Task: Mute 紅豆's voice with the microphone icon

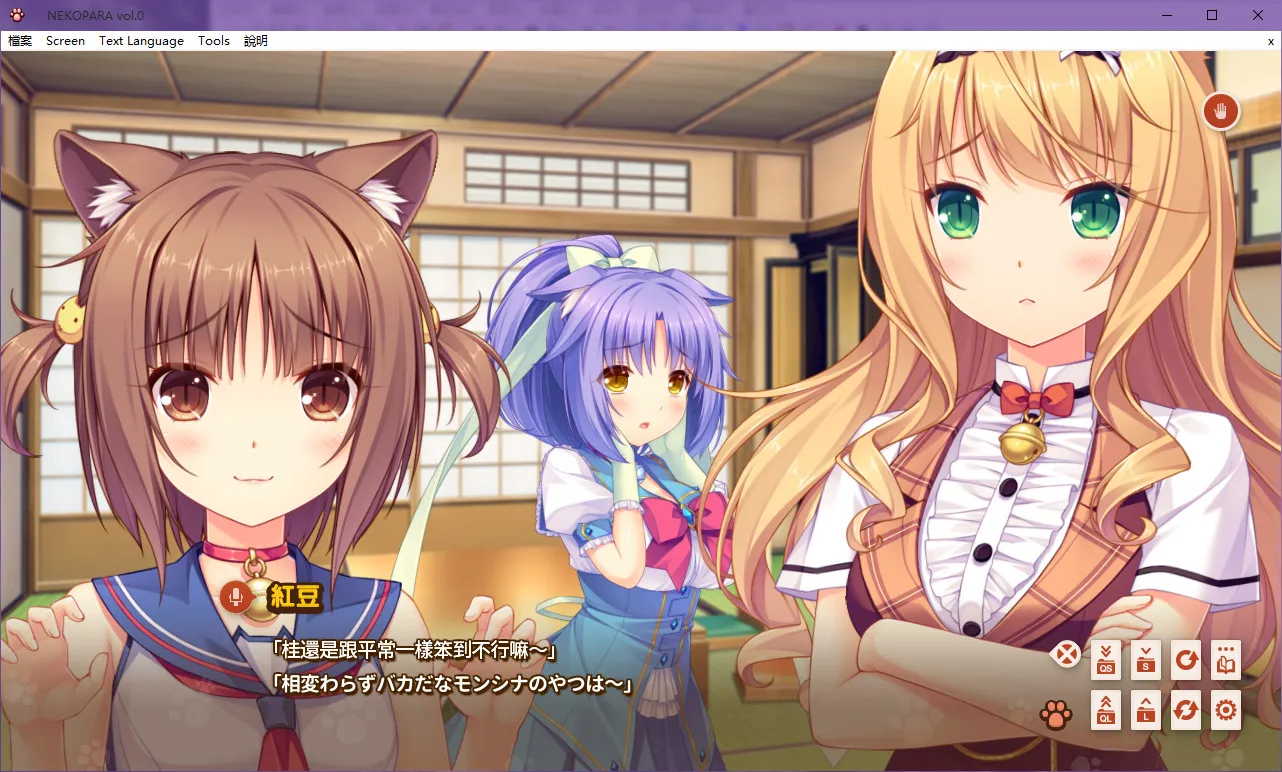Action: pyautogui.click(x=237, y=597)
